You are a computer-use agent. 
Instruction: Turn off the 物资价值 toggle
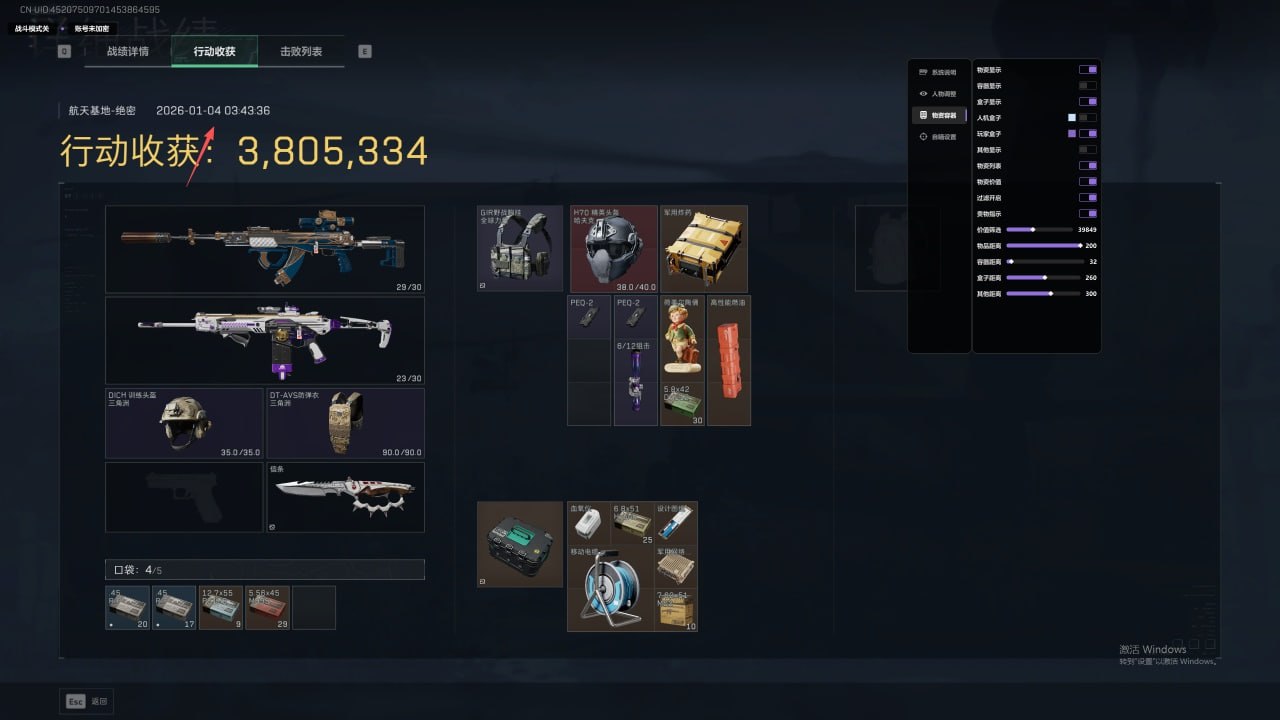tap(1087, 182)
